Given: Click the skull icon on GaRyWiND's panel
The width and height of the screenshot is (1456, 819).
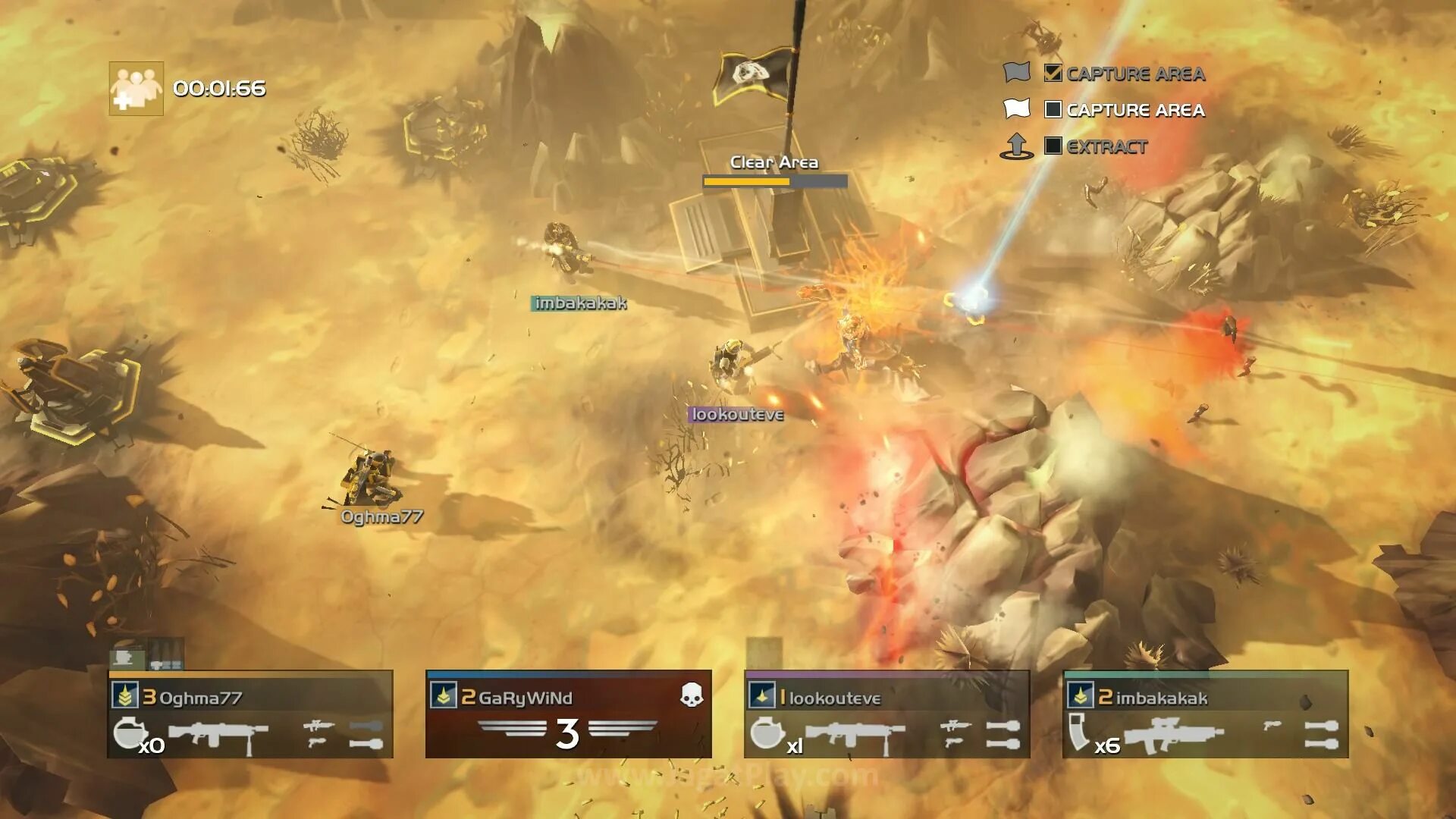Looking at the screenshot, I should pyautogui.click(x=691, y=695).
